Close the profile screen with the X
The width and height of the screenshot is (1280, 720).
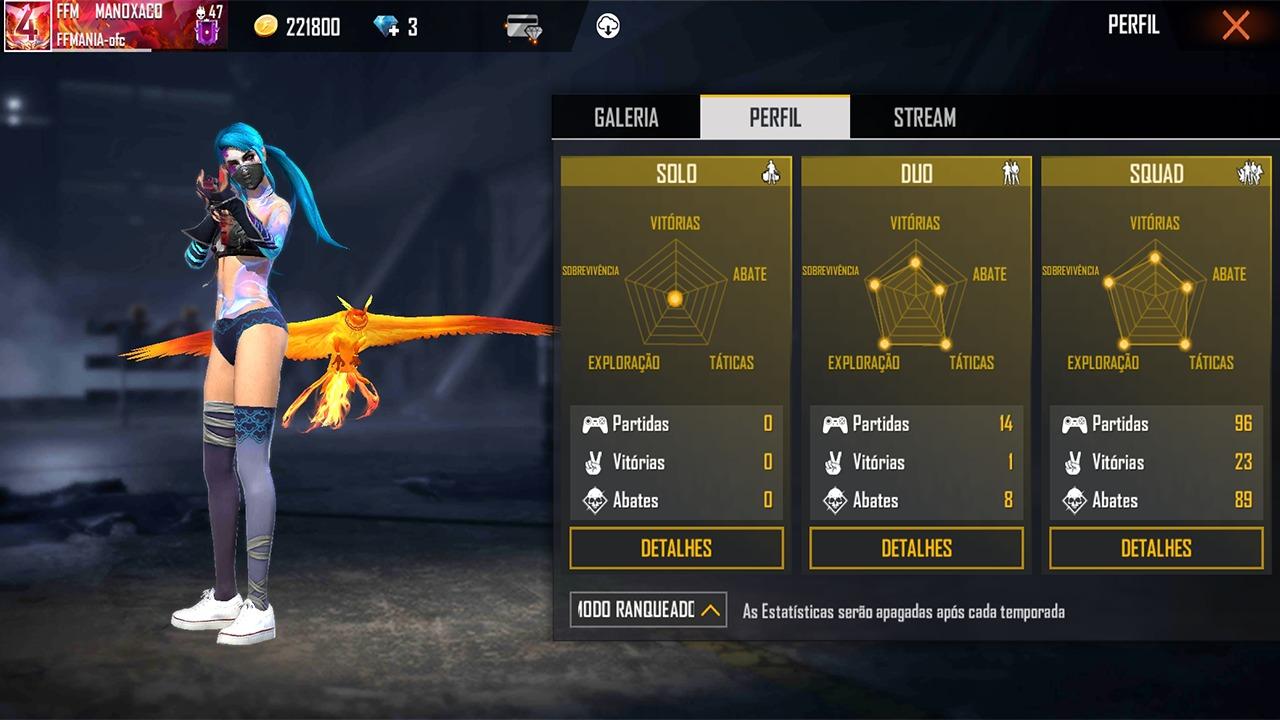tap(1235, 26)
